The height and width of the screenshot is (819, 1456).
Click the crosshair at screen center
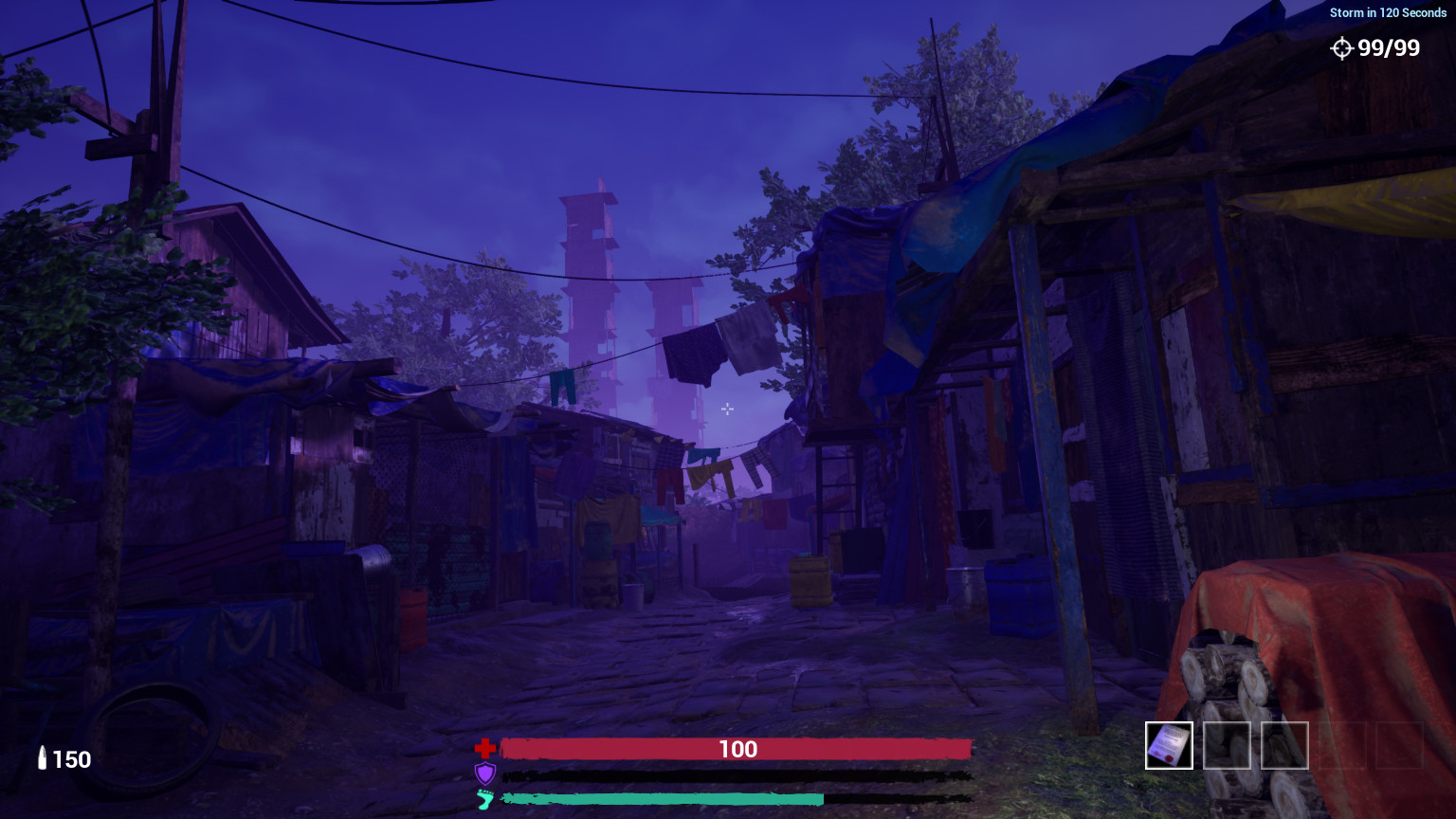coord(727,409)
